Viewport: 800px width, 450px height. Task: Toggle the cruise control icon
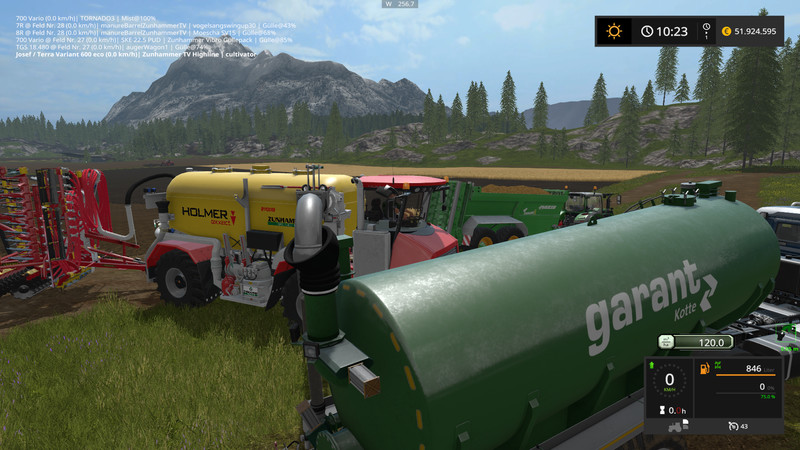click(x=735, y=427)
